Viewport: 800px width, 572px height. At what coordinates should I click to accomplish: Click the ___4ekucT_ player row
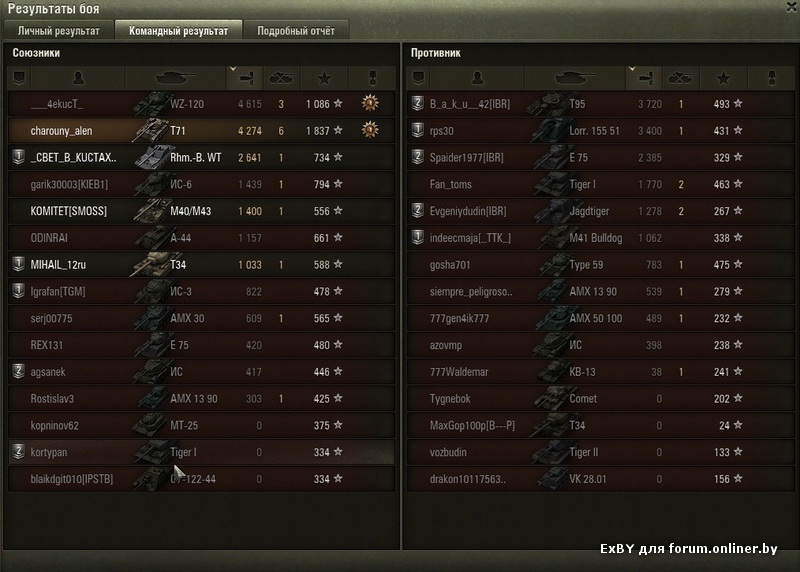[200, 103]
